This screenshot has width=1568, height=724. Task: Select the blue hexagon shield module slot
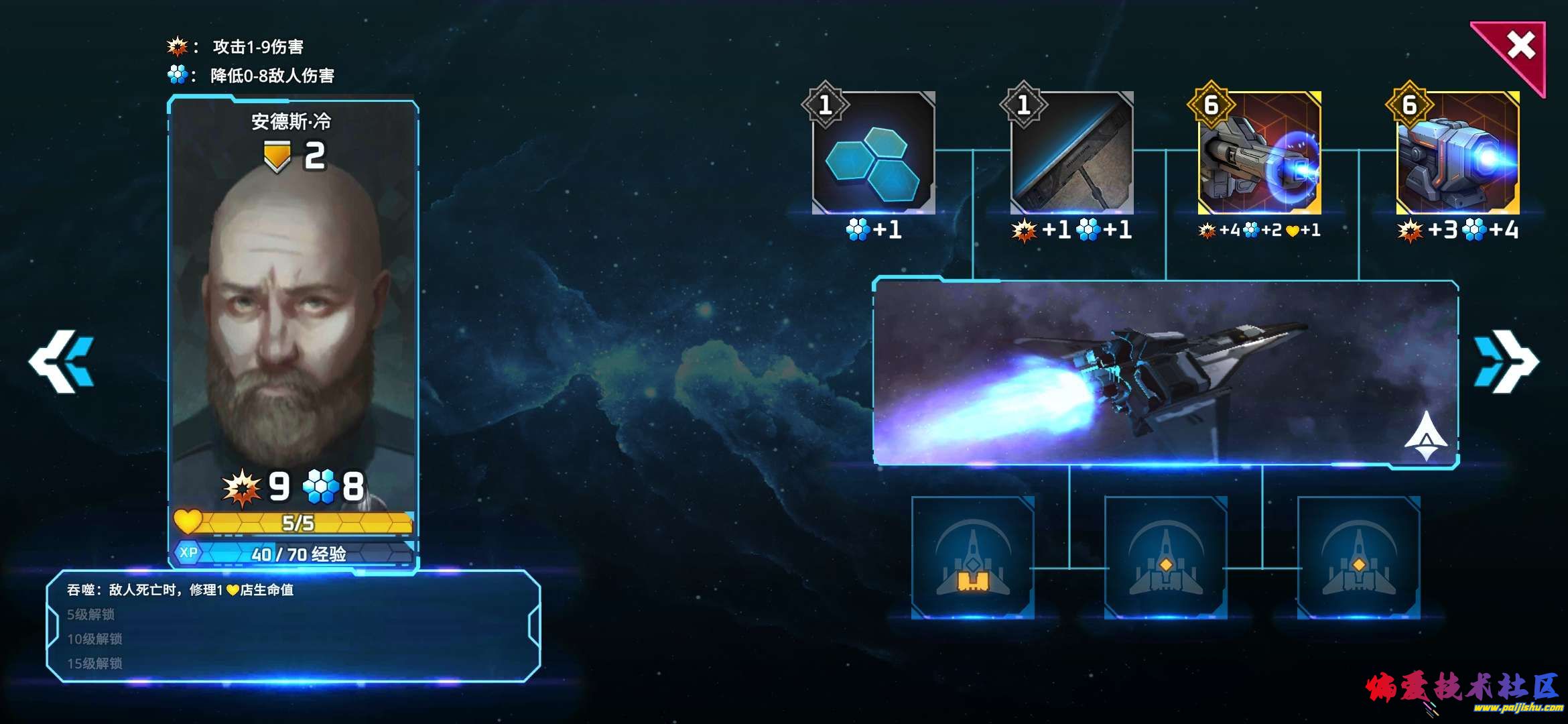click(x=872, y=154)
